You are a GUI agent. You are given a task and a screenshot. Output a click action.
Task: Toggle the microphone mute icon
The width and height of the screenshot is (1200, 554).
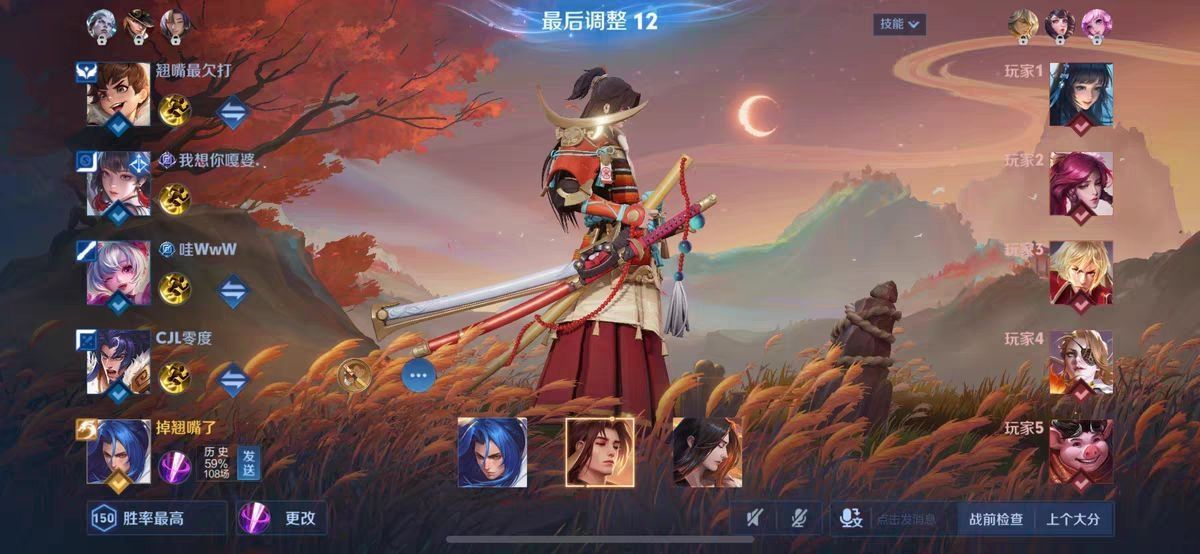coord(798,518)
